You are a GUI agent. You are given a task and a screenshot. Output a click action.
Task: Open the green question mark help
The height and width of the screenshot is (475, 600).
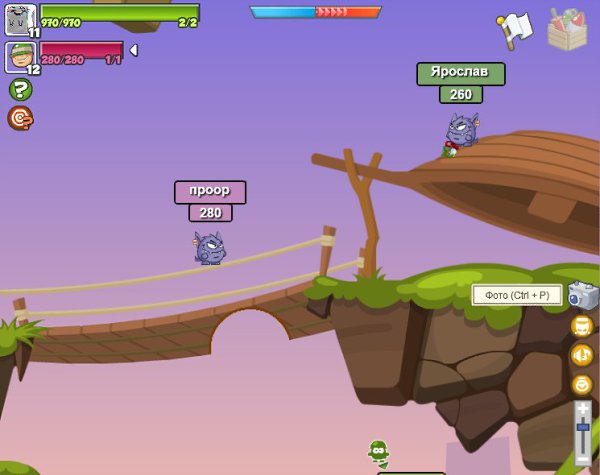[20, 89]
